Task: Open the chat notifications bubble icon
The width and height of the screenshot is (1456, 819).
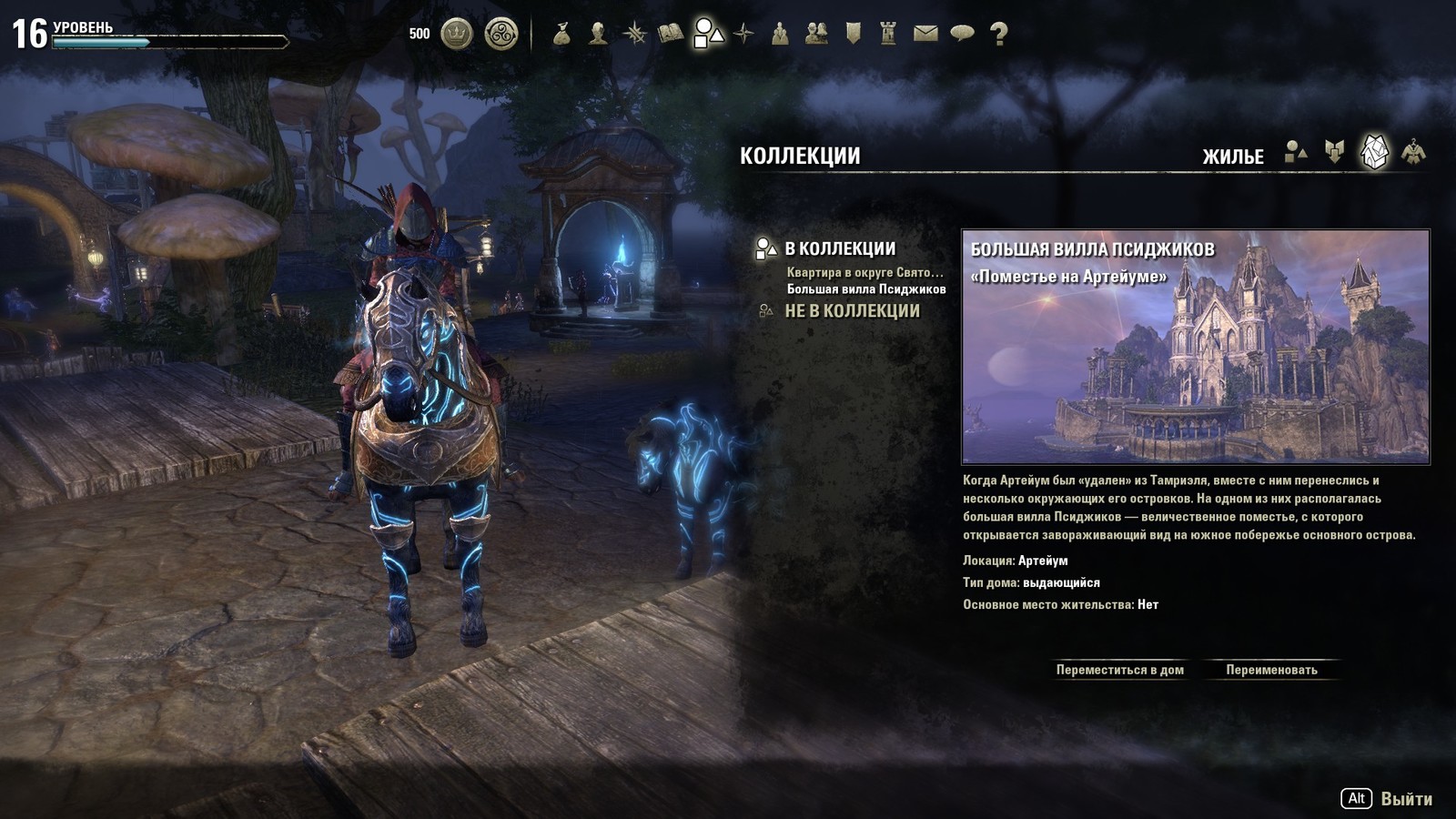Action: (962, 35)
